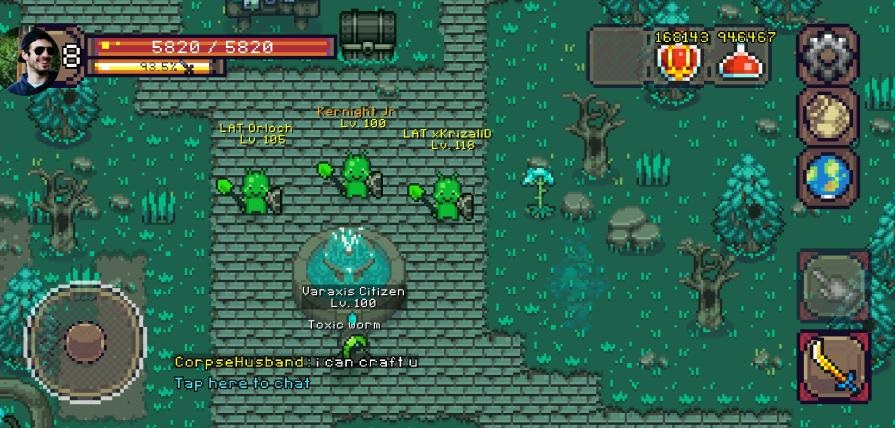Viewport: 895px width, 428px height.
Task: Select the red and gold crest slot
Action: tap(679, 62)
